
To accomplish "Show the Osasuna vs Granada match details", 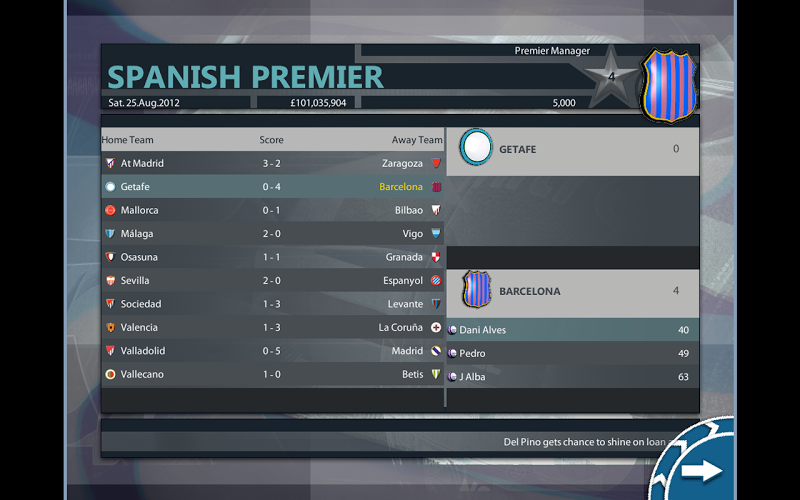I will click(273, 257).
